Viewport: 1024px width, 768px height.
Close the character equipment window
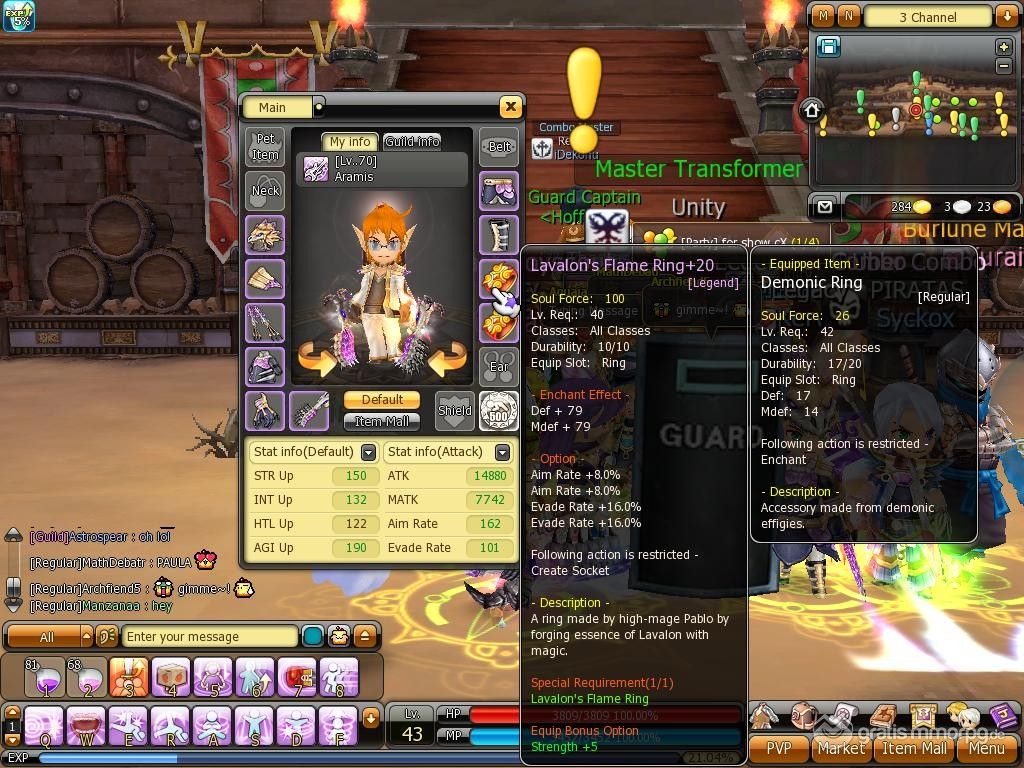click(510, 107)
